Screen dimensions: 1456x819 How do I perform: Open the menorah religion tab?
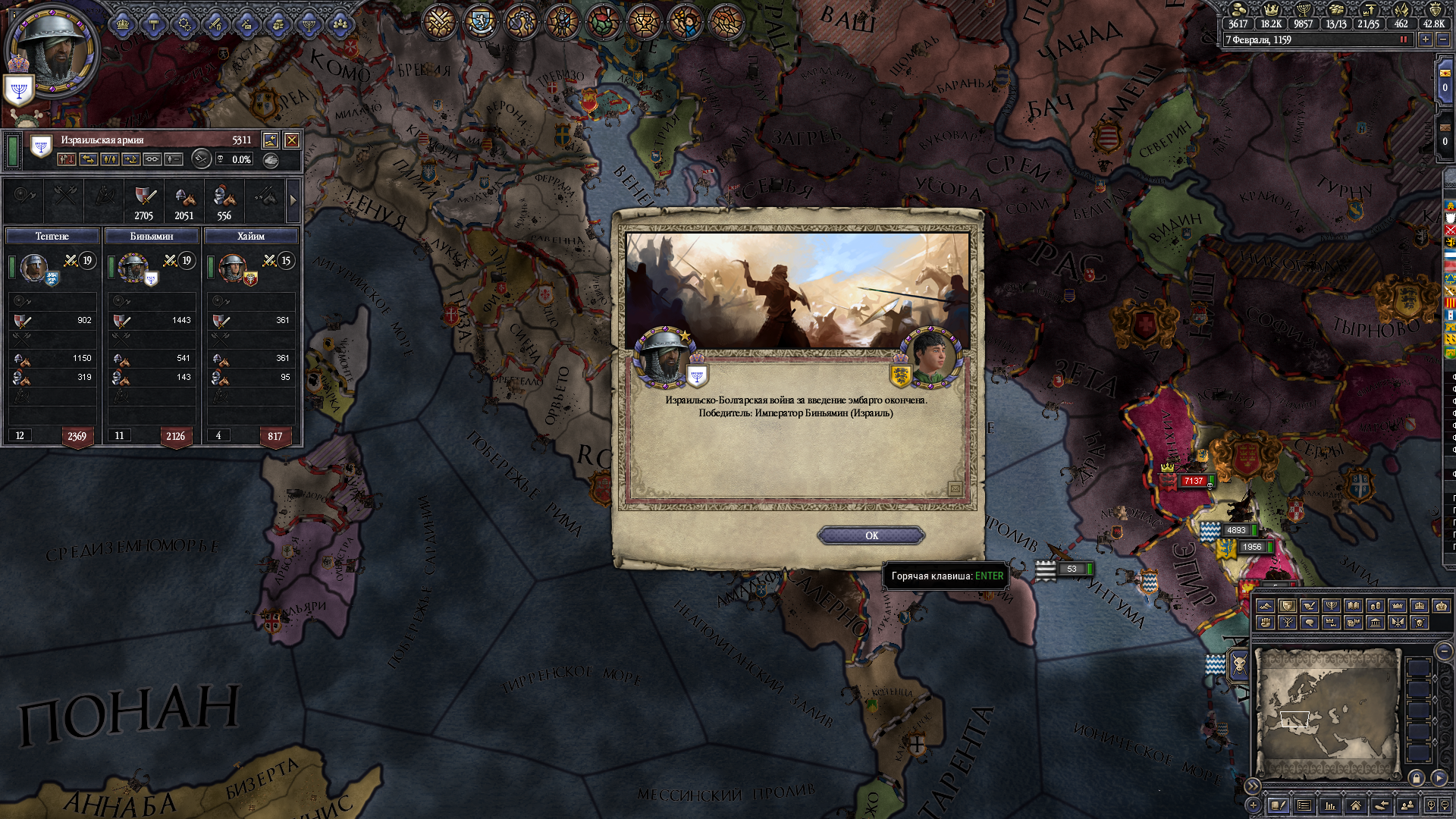[x=309, y=25]
